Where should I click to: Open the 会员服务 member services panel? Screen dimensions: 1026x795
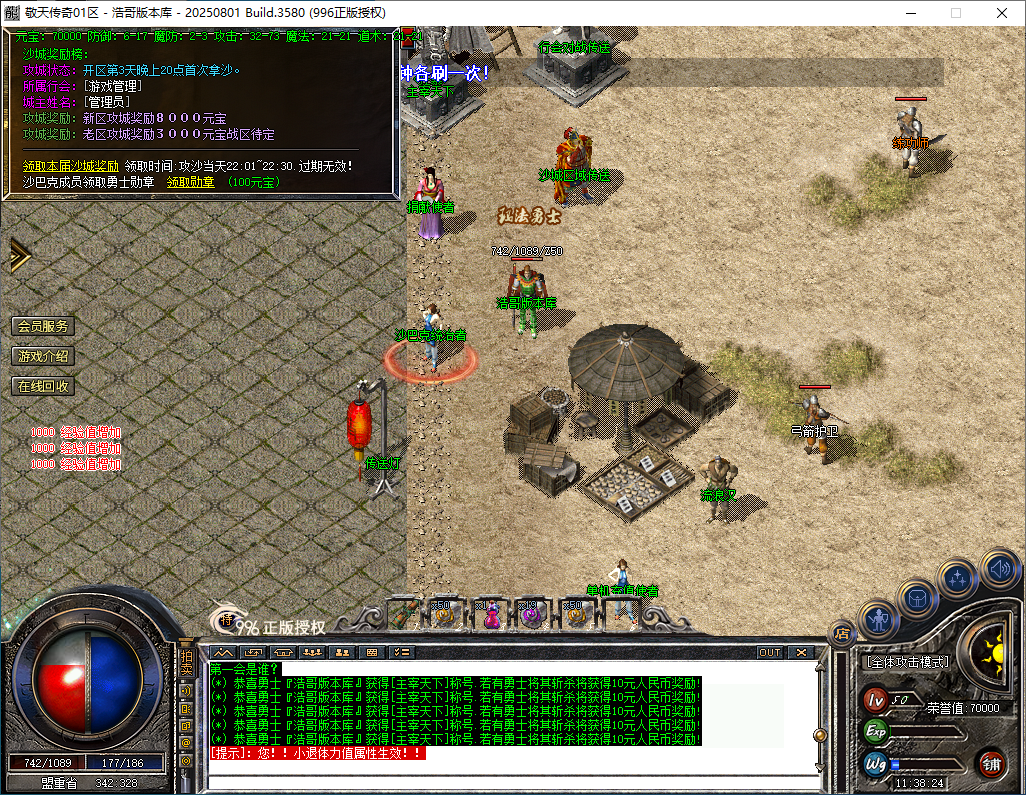pos(43,326)
